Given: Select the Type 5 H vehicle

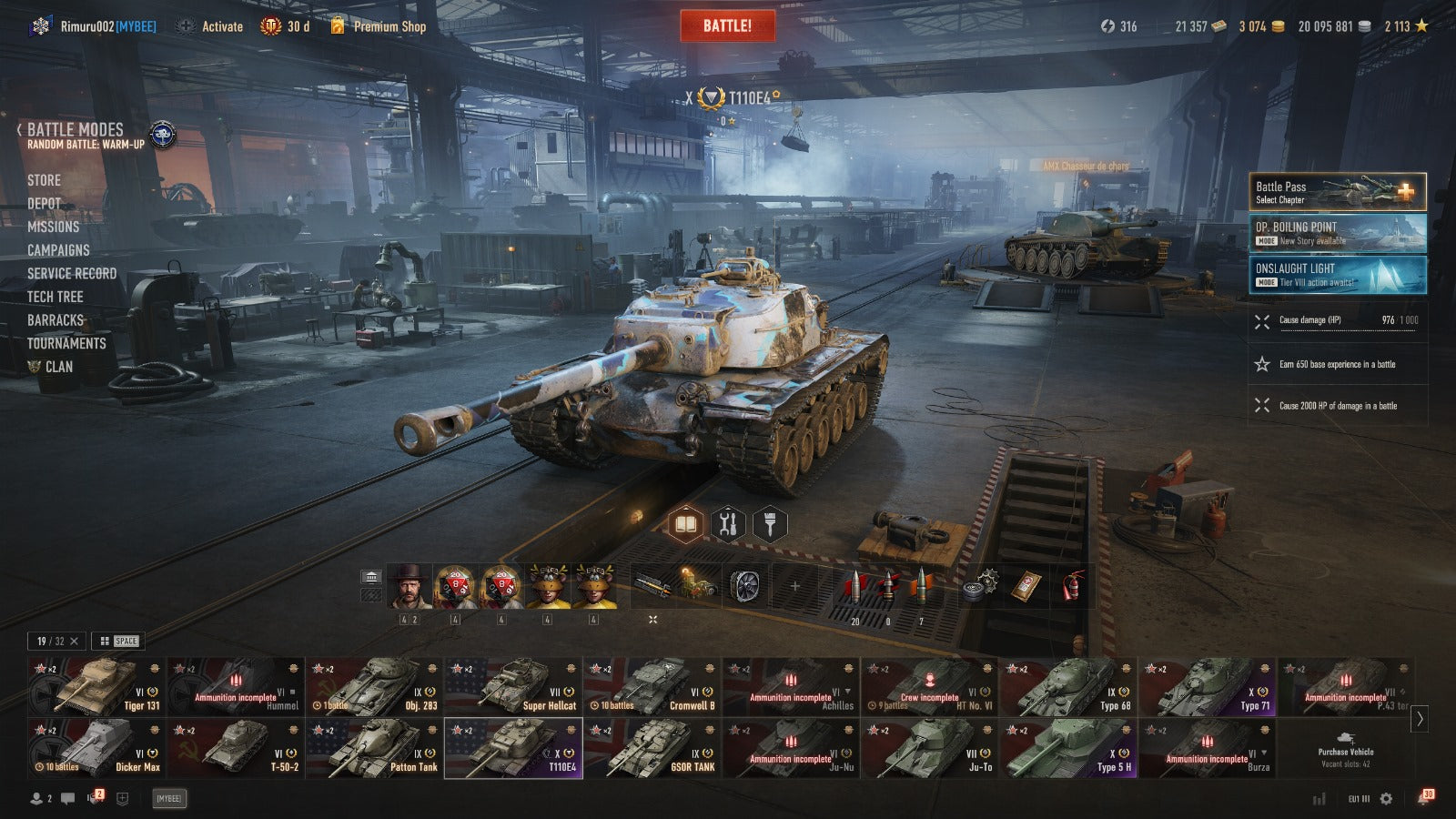Looking at the screenshot, I should 1068,748.
